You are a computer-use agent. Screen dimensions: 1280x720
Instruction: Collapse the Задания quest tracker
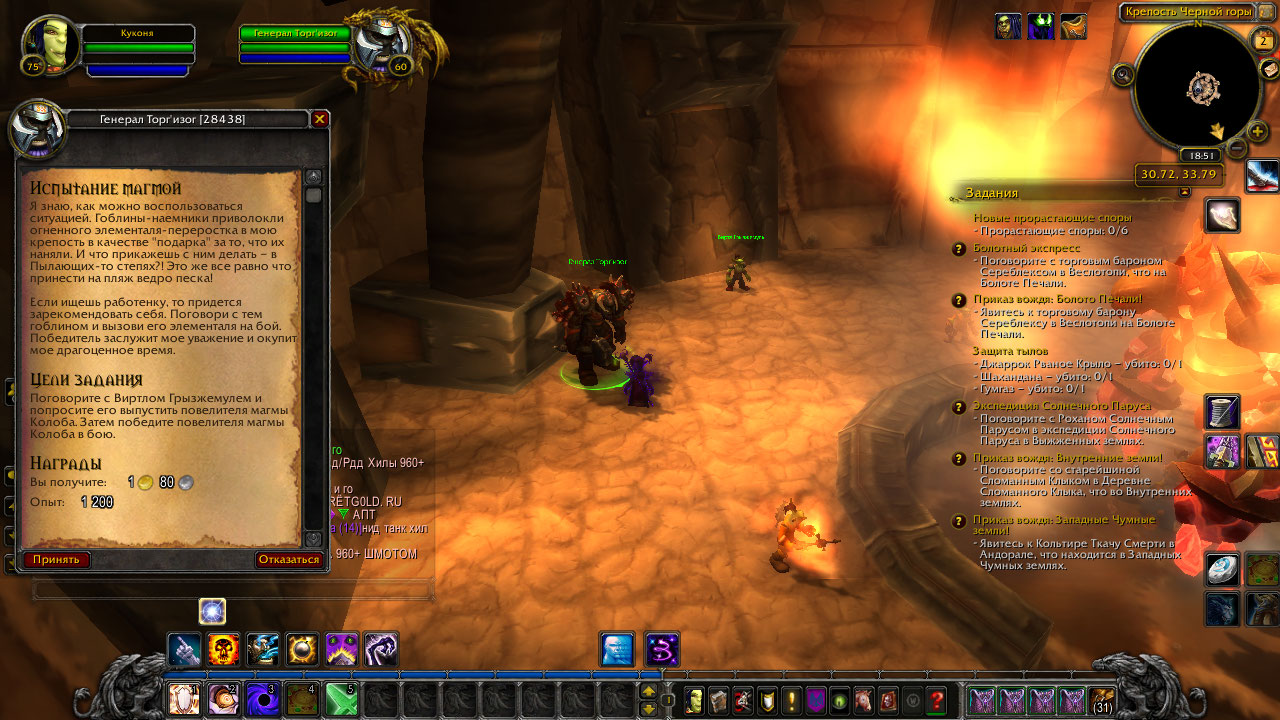(1185, 191)
